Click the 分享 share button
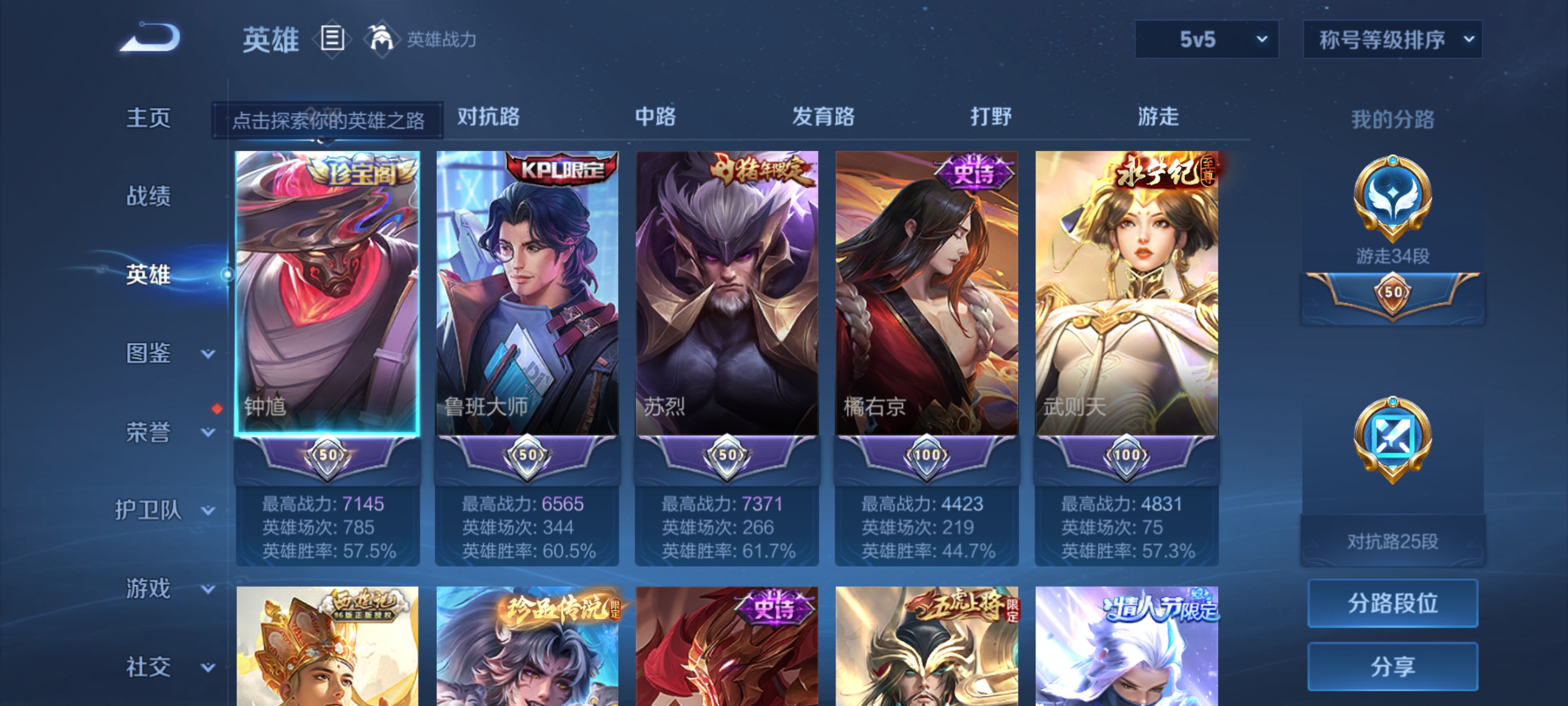Viewport: 1568px width, 706px height. coord(1393,666)
